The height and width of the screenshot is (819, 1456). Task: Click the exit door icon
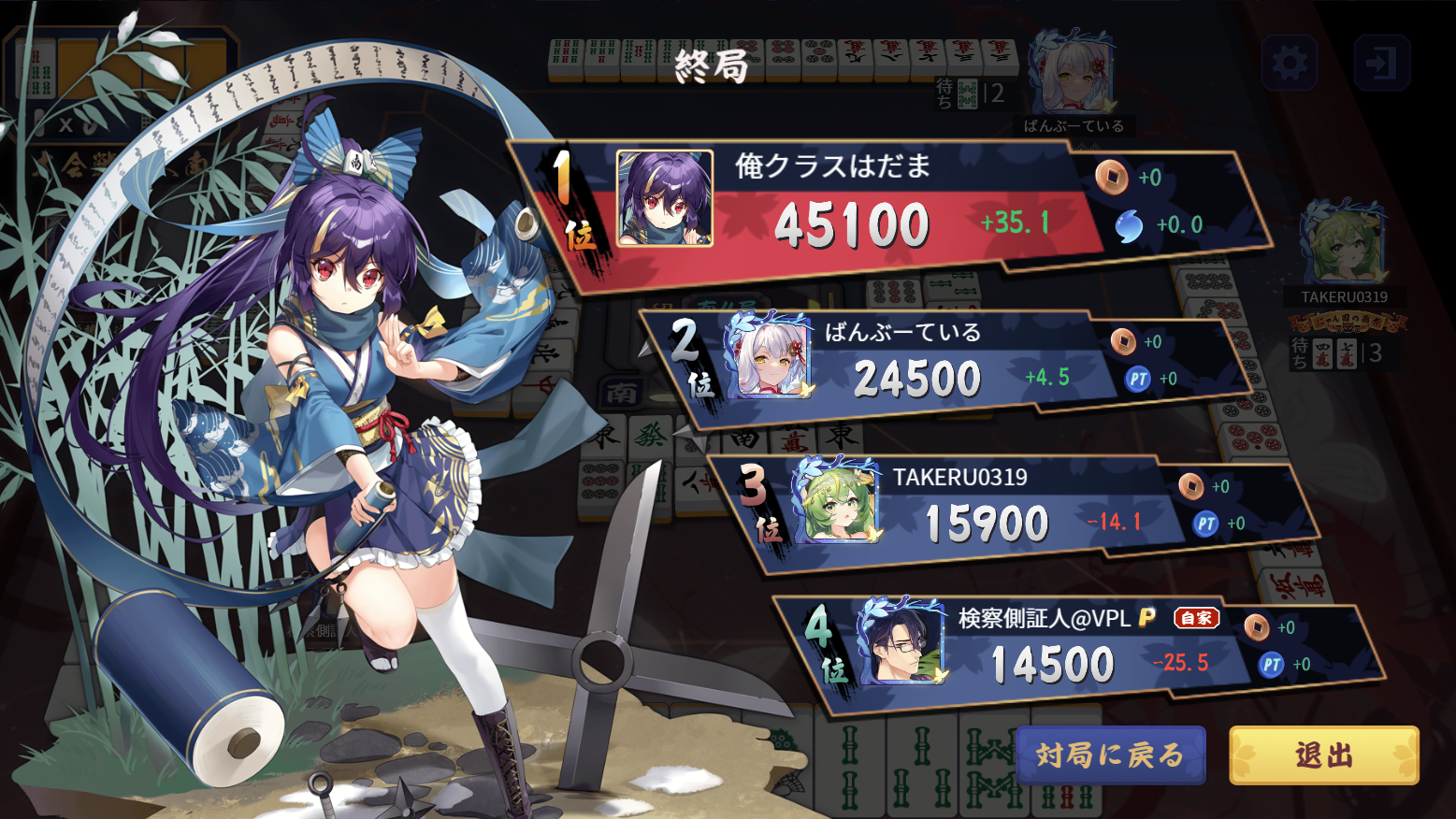coord(1381,63)
